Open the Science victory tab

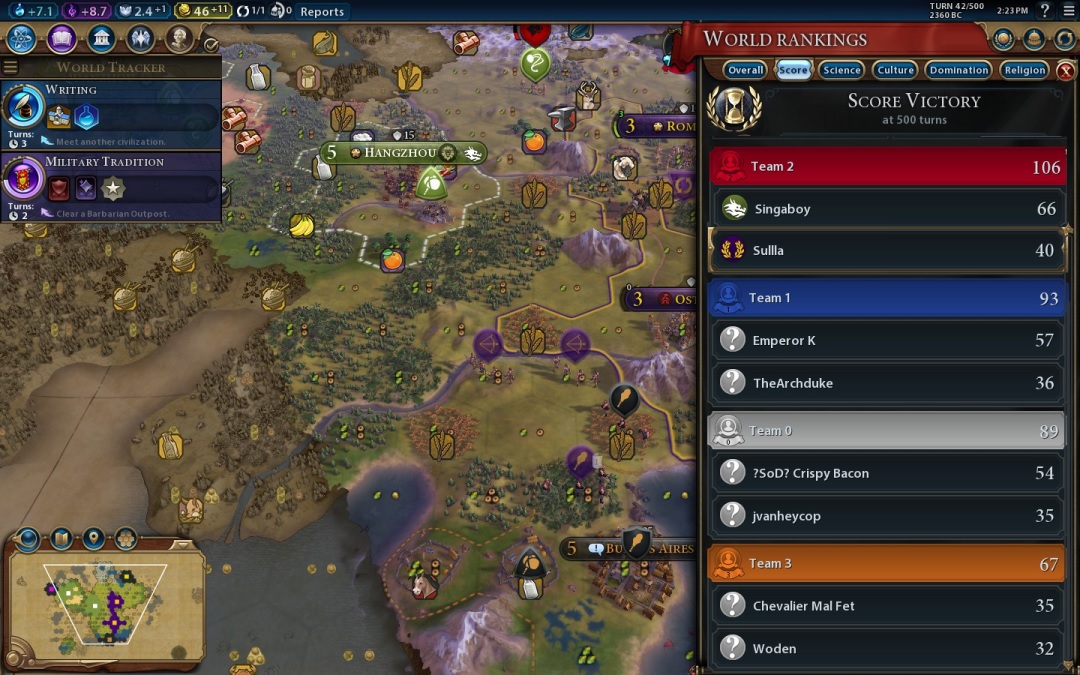click(x=842, y=70)
